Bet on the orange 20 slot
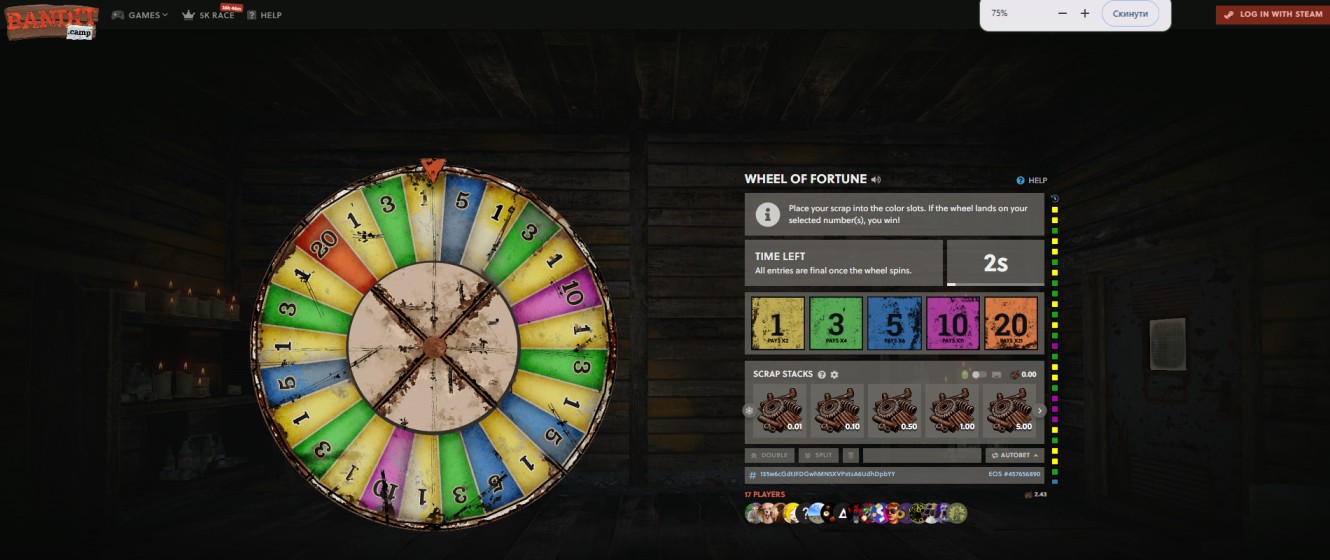 pyautogui.click(x=1011, y=323)
